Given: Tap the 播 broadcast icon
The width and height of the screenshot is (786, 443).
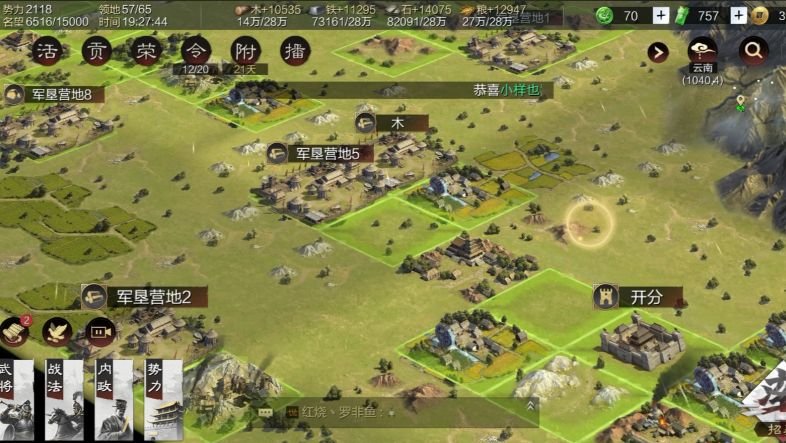Looking at the screenshot, I should [295, 52].
